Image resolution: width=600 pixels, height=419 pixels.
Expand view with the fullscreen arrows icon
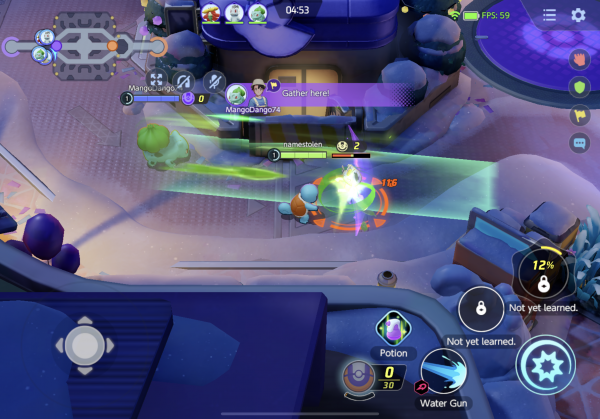[156, 78]
